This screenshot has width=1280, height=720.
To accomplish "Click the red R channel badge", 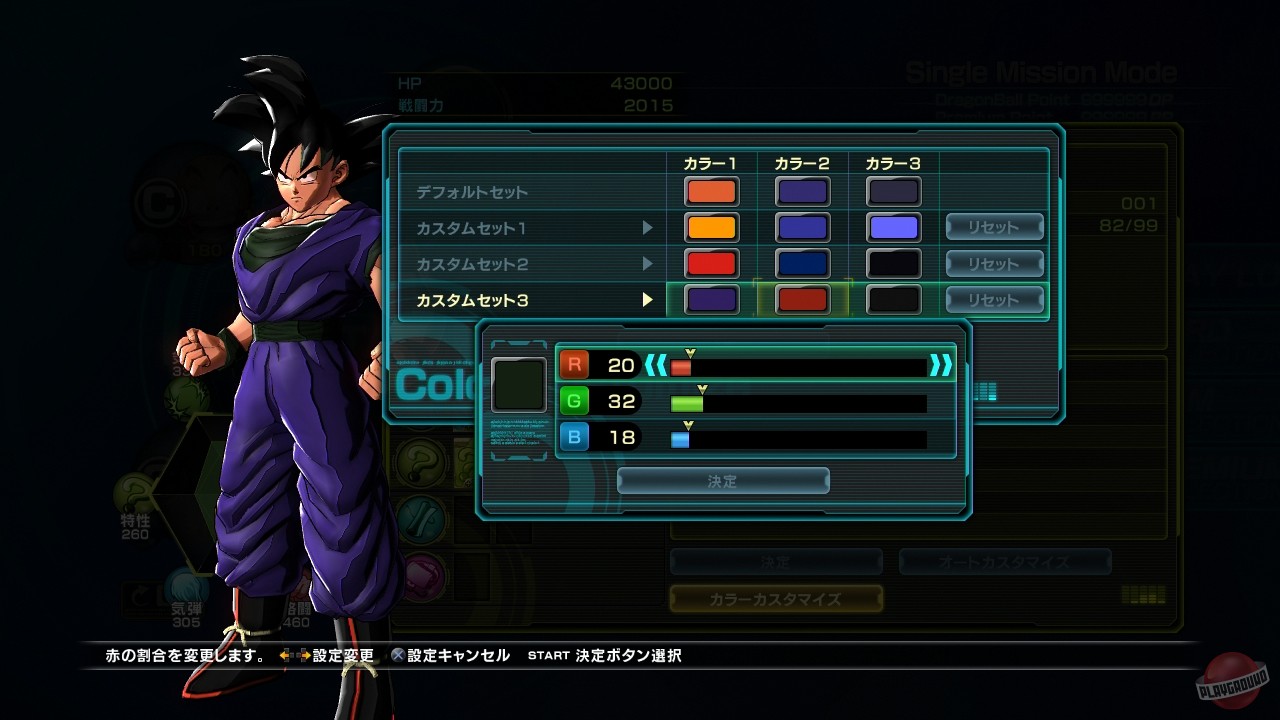I will pos(572,365).
